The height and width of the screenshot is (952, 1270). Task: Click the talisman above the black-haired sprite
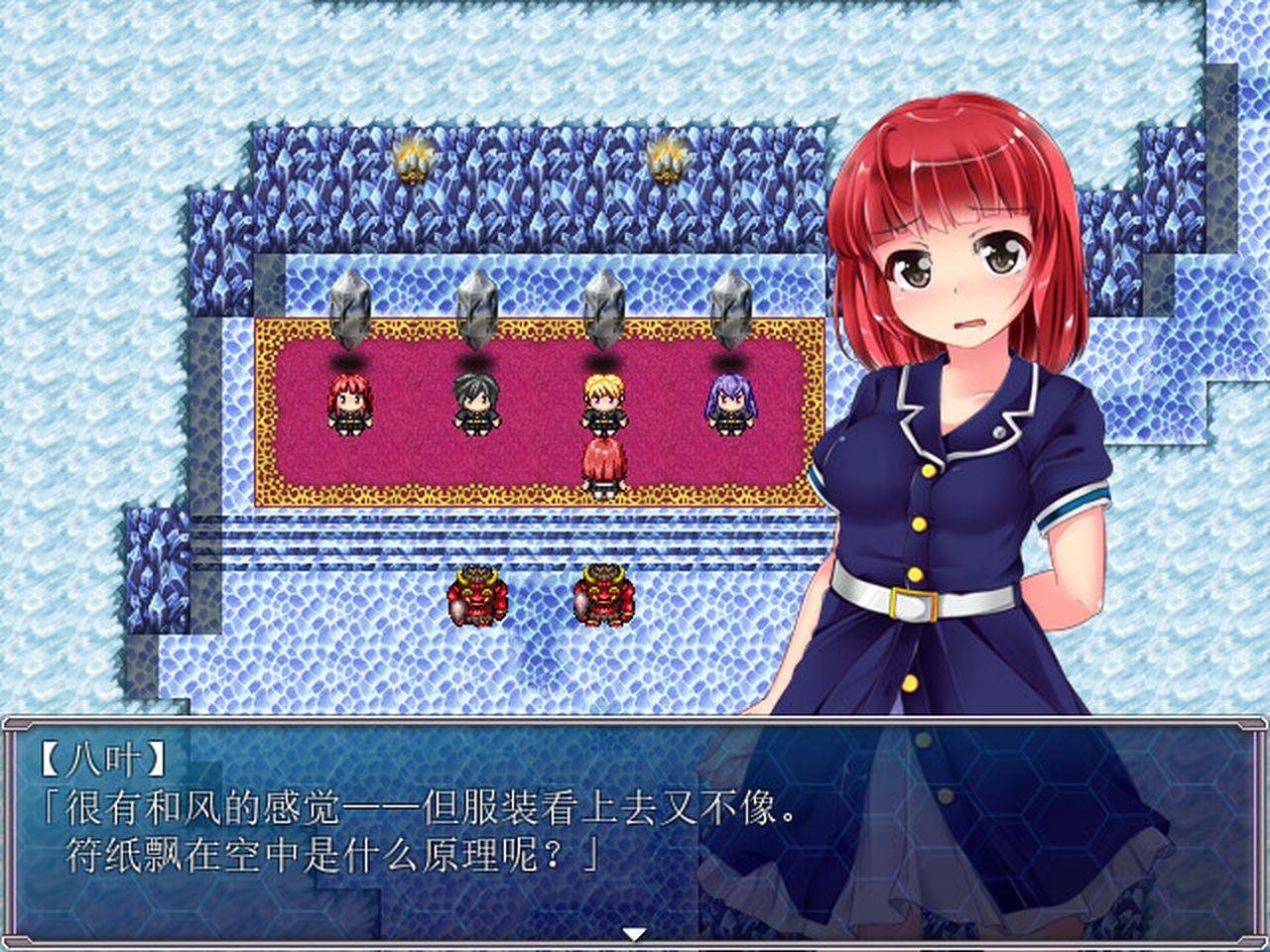[x=476, y=307]
